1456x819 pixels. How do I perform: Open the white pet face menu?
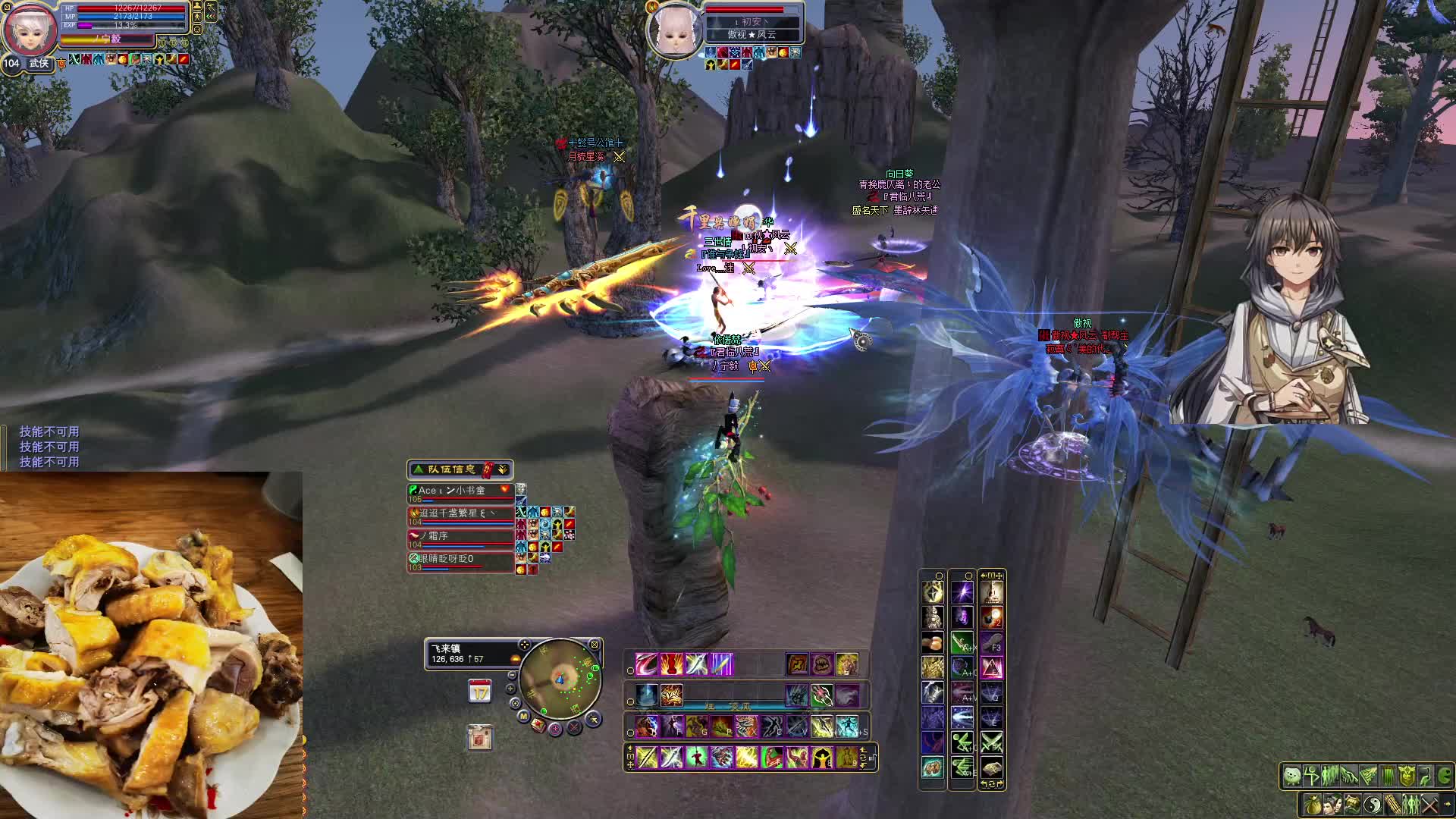(1291, 776)
